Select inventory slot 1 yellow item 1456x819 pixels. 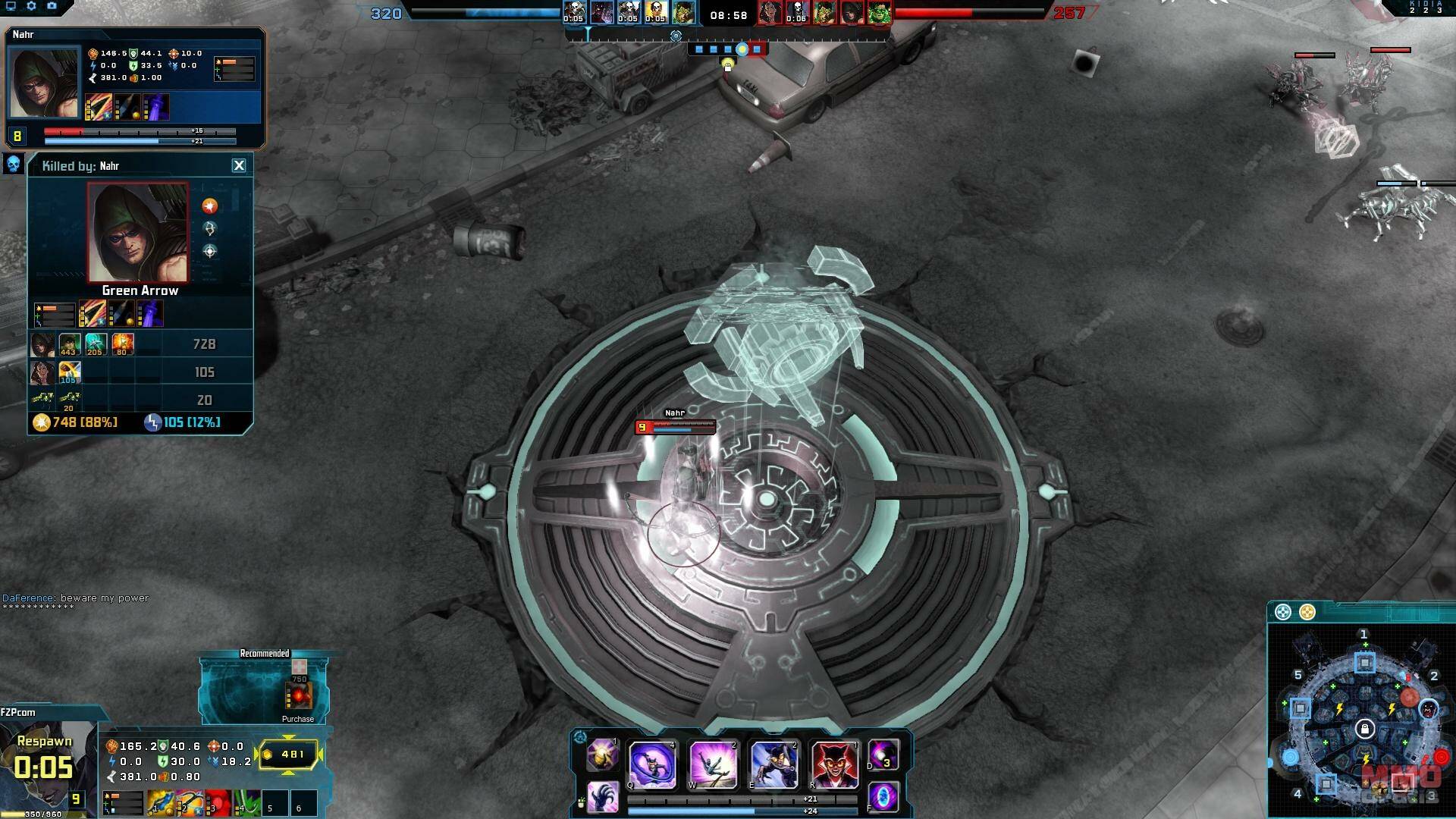pyautogui.click(x=160, y=803)
